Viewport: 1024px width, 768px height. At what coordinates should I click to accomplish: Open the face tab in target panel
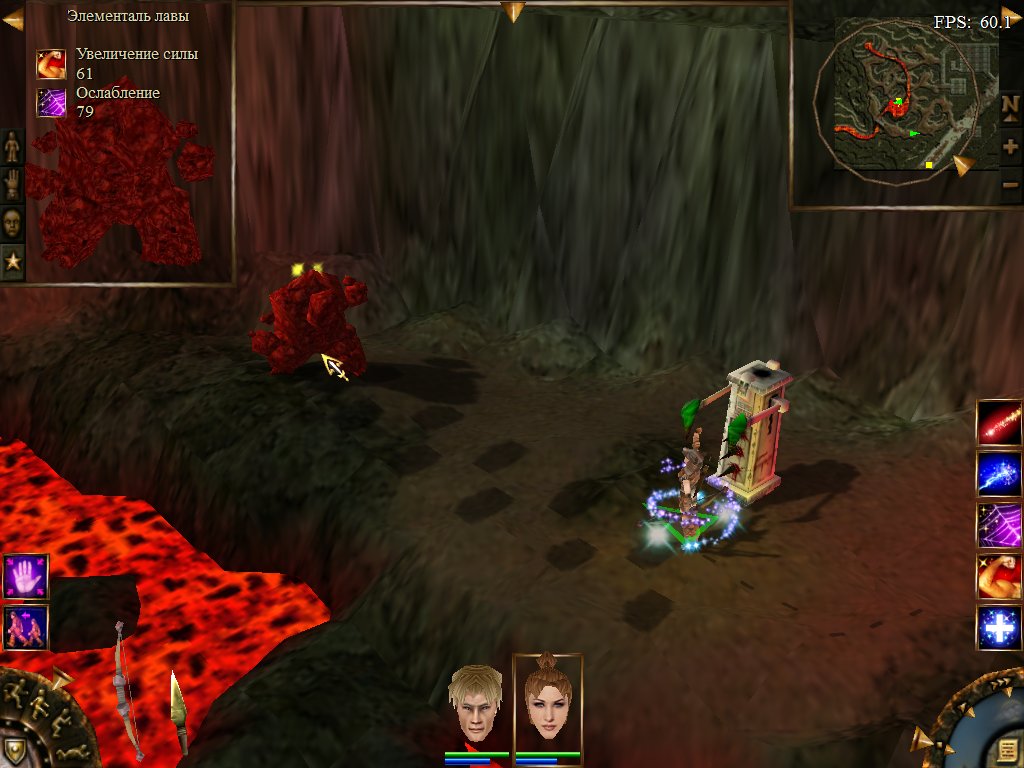[x=12, y=222]
